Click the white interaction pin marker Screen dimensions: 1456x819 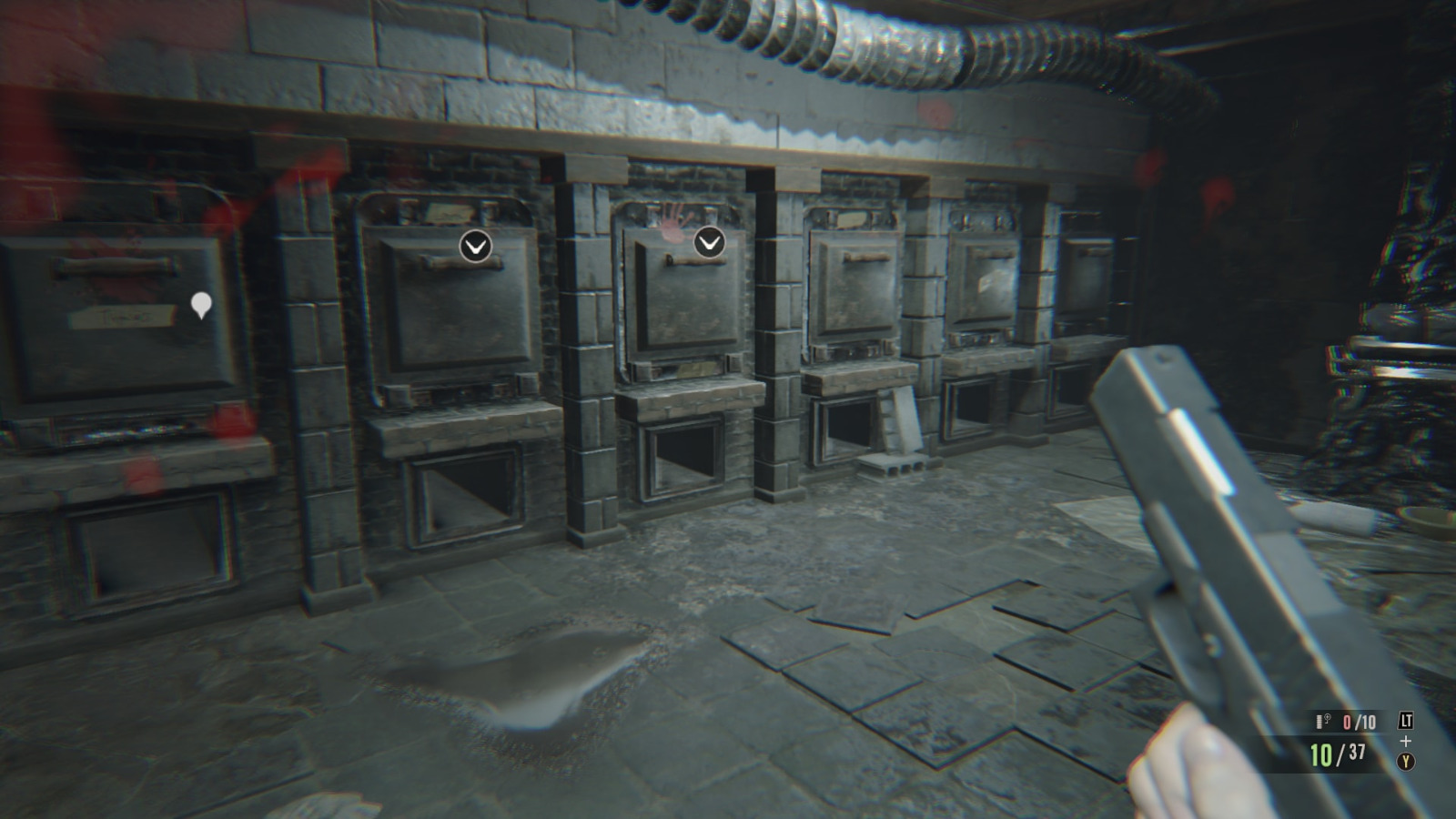(201, 301)
